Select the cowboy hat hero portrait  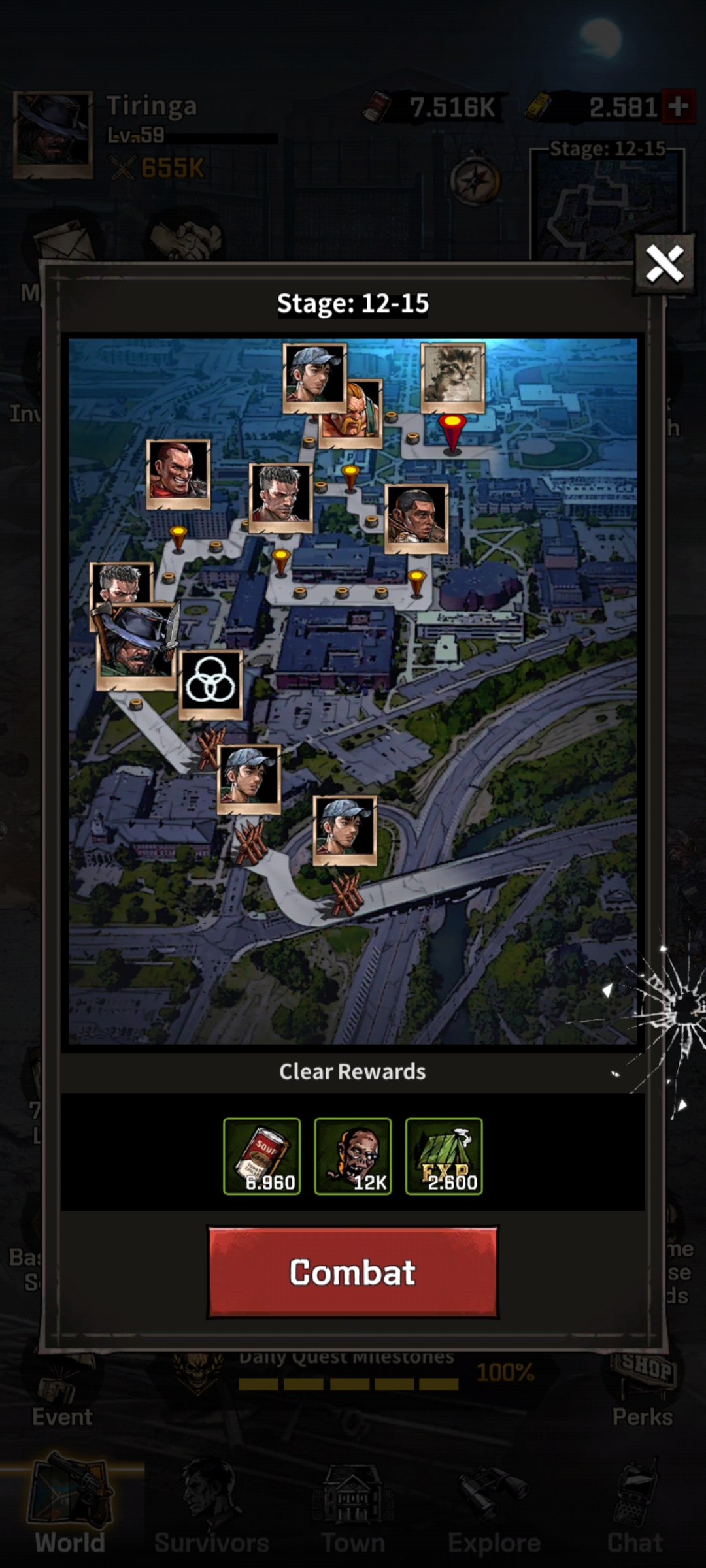(135, 647)
